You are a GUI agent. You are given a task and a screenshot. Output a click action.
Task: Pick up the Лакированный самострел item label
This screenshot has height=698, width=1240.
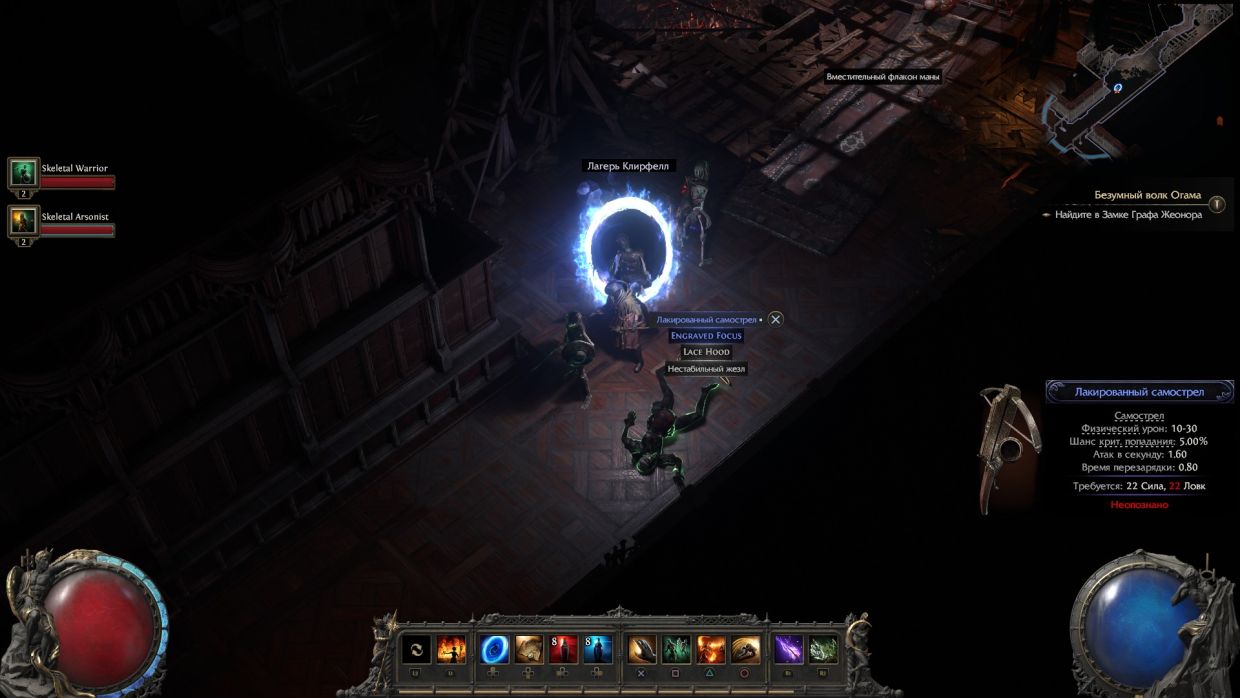[706, 319]
